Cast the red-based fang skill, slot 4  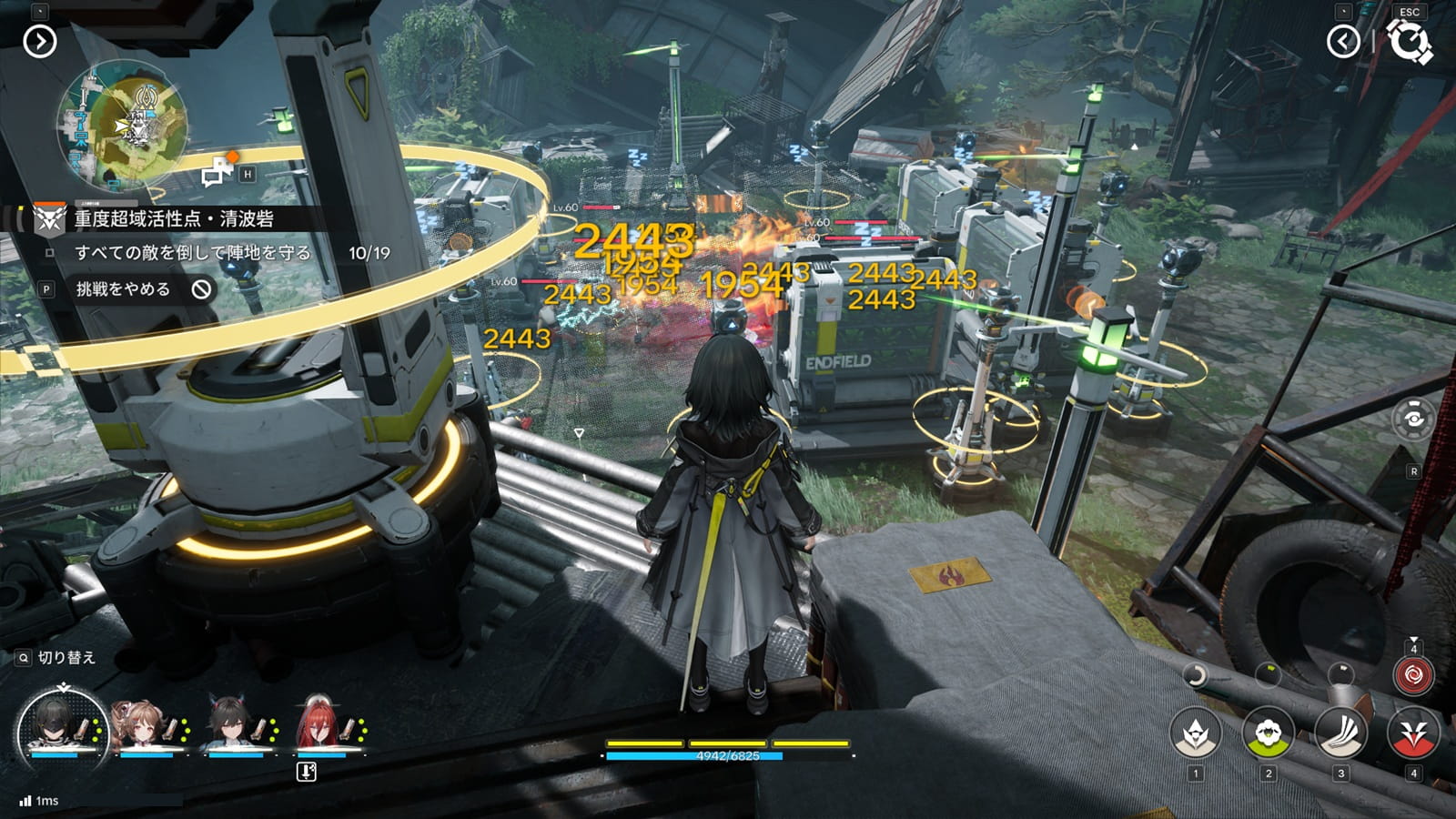1413,733
